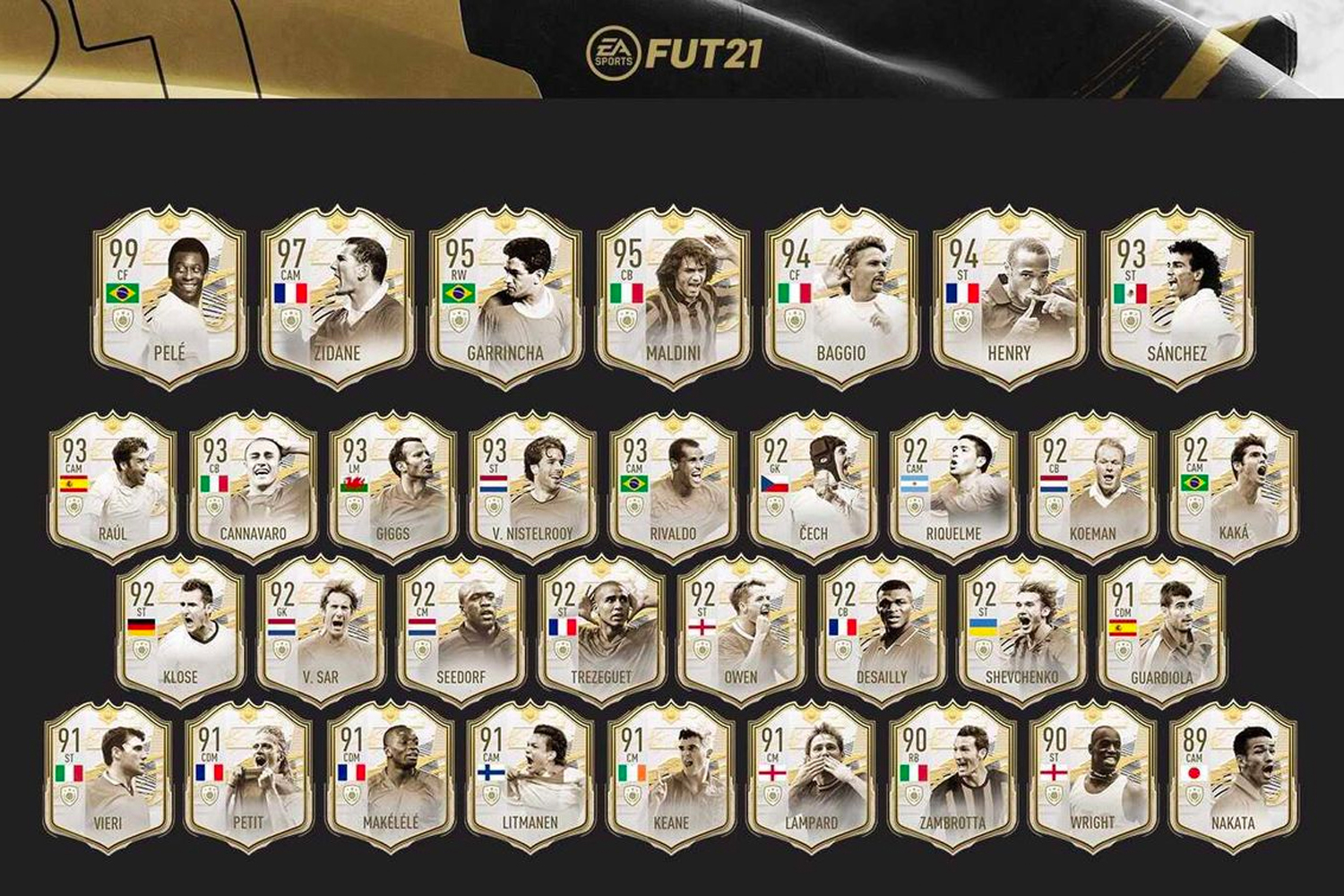Select the Sánchez Mexico striker card
This screenshot has height=896, width=1344.
[x=1176, y=298]
